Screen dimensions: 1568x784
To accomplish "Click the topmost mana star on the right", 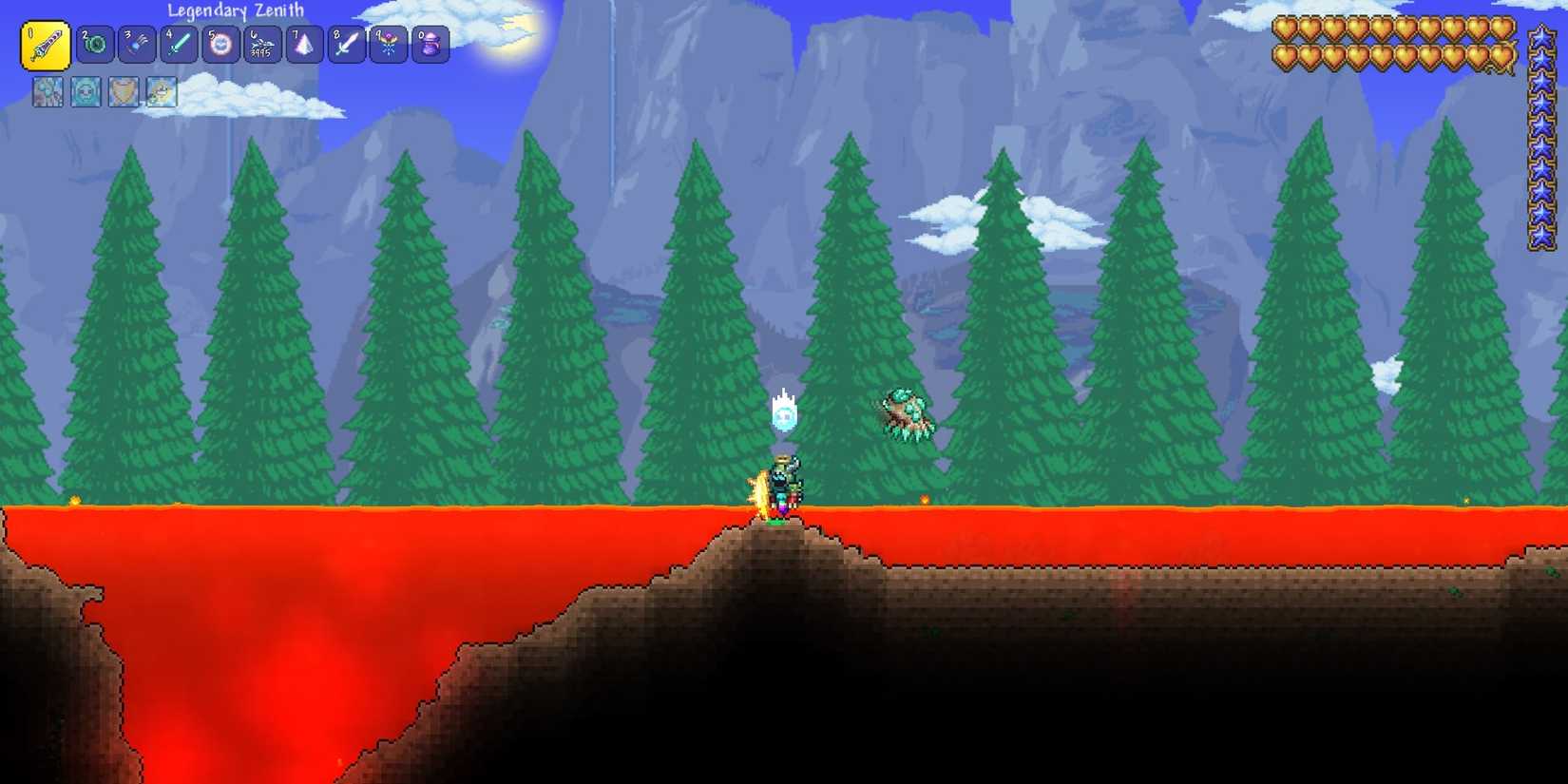I will click(x=1539, y=36).
